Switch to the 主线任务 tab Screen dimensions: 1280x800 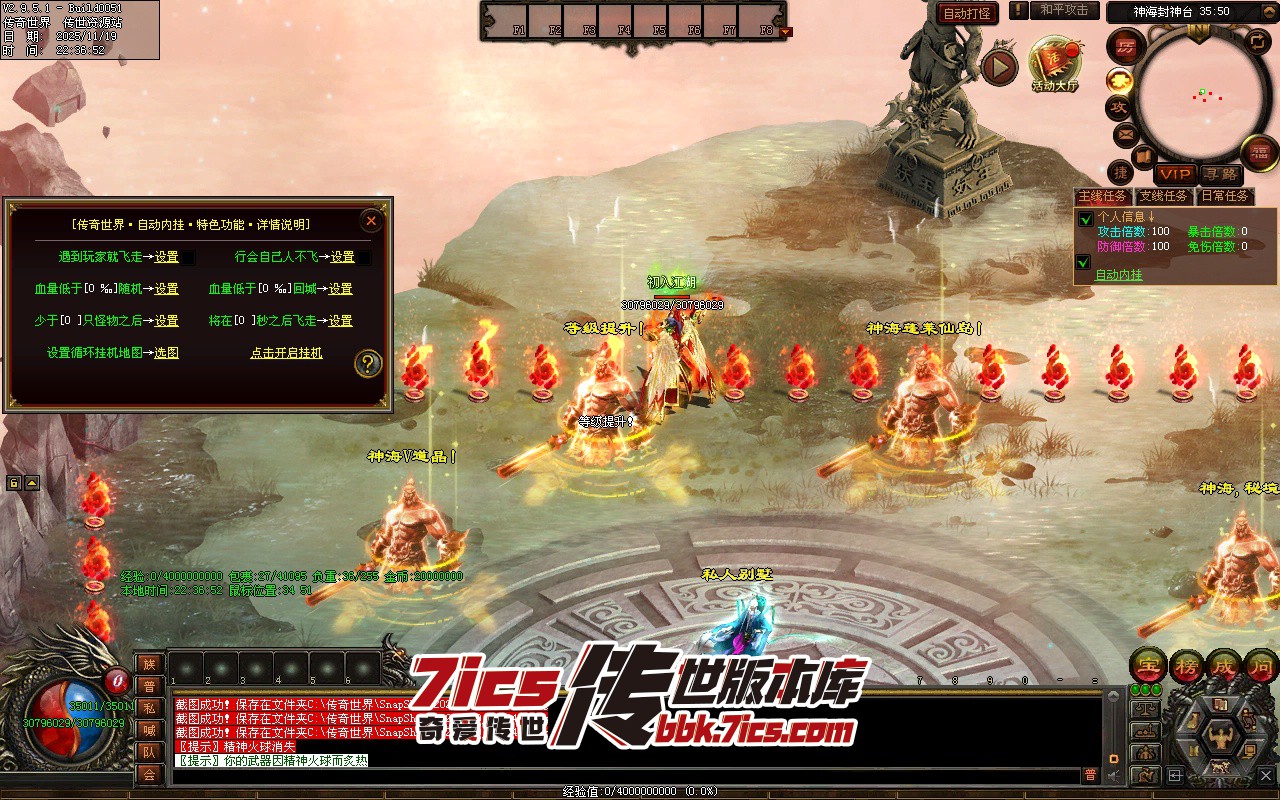pyautogui.click(x=1103, y=196)
